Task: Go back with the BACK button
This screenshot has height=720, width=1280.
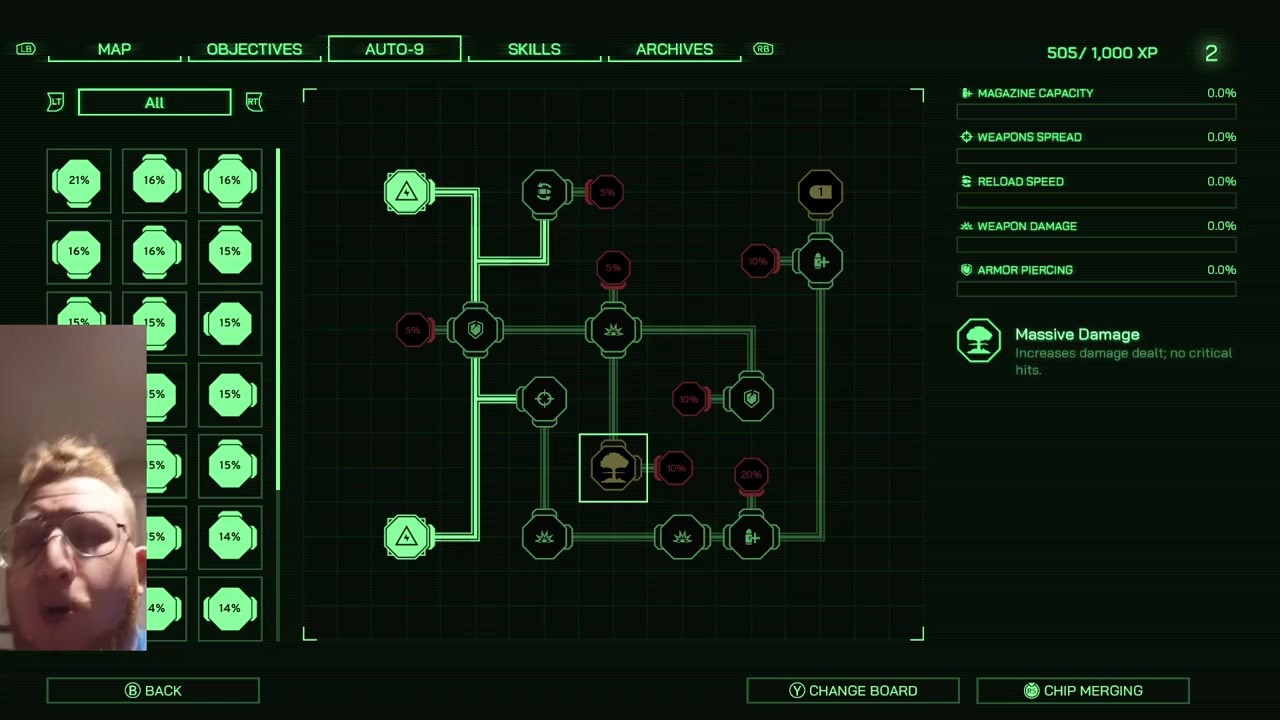Action: pos(153,690)
